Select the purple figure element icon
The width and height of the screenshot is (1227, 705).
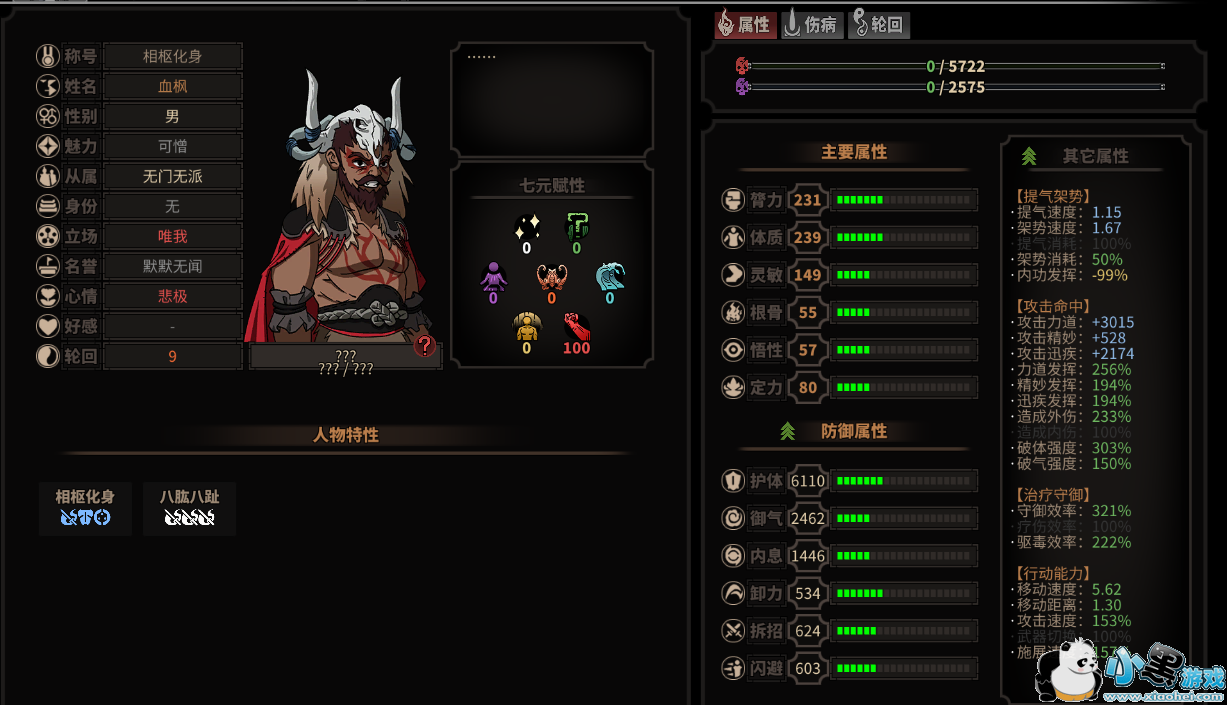(x=493, y=276)
